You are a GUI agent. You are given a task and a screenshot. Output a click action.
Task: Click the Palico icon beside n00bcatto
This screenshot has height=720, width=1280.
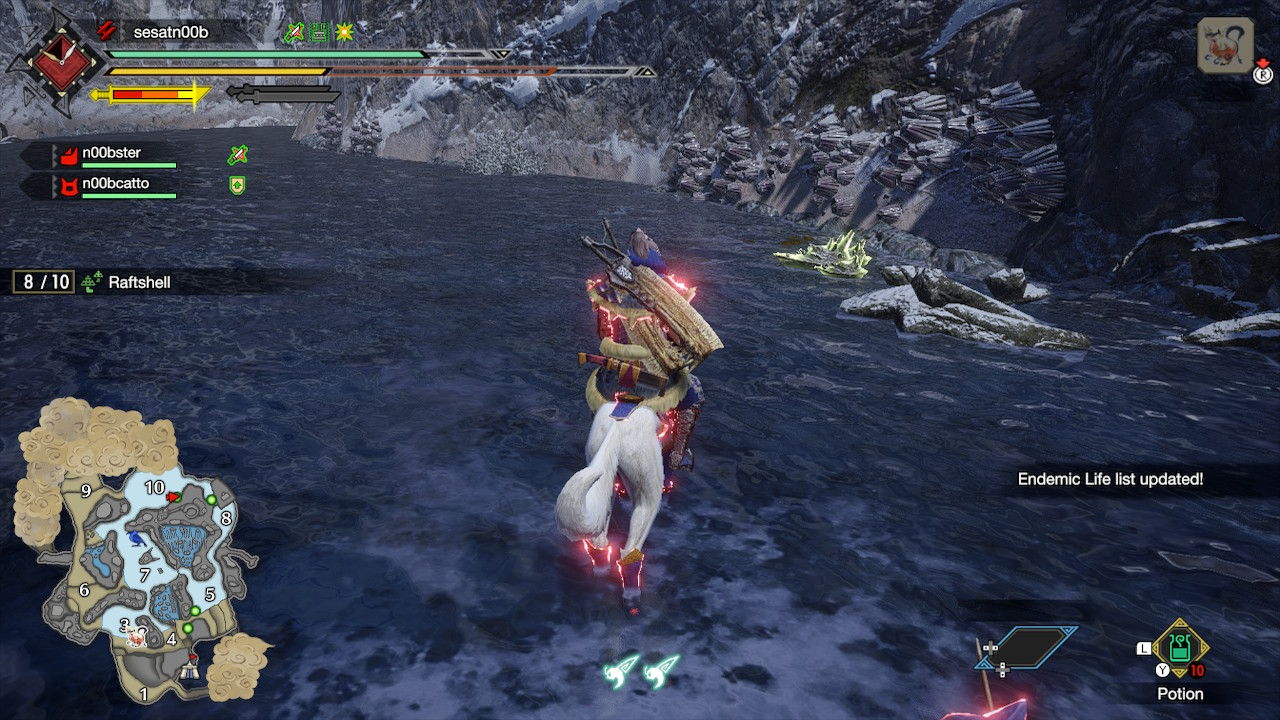pyautogui.click(x=70, y=186)
